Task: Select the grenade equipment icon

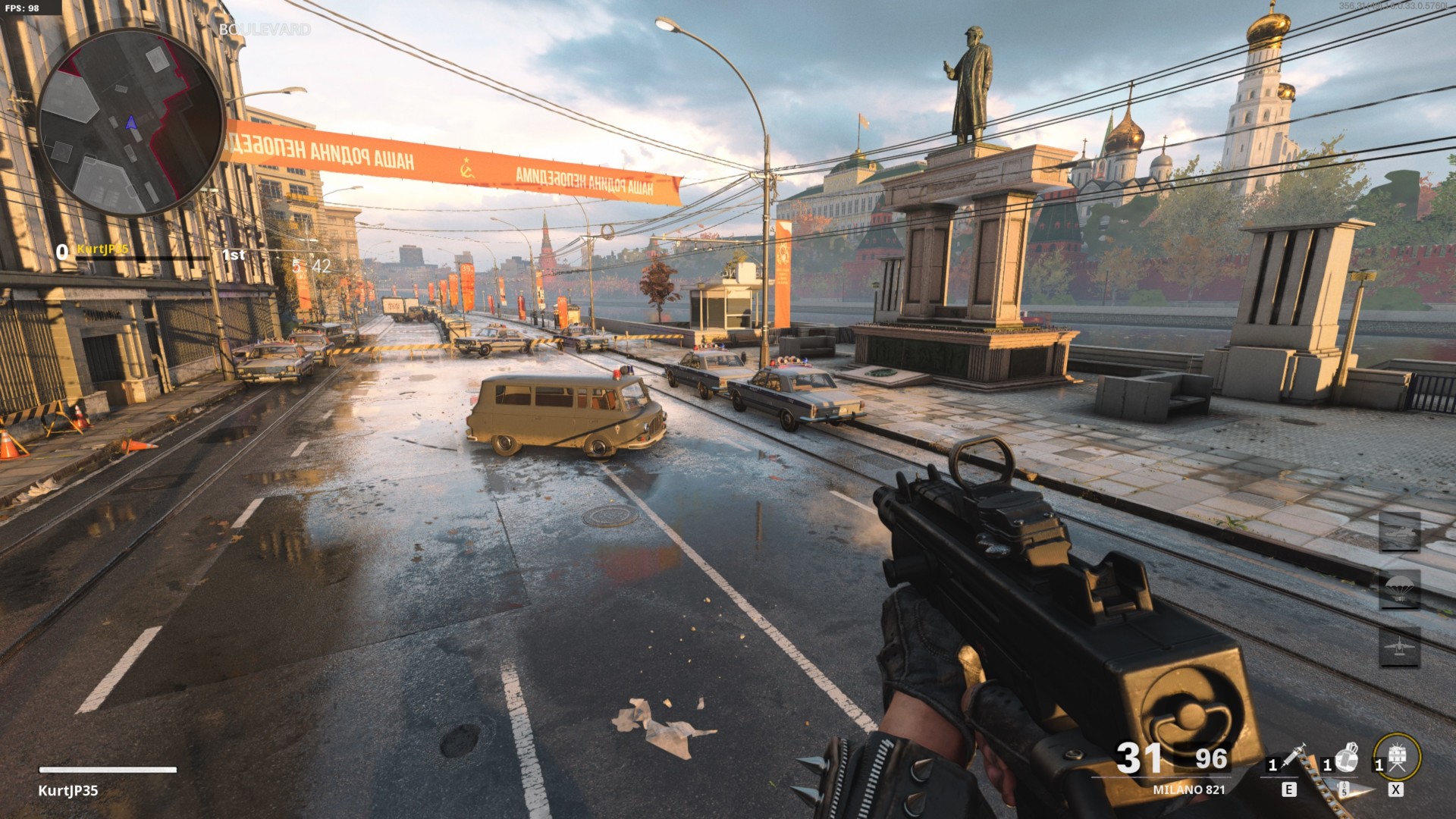Action: [x=1346, y=757]
